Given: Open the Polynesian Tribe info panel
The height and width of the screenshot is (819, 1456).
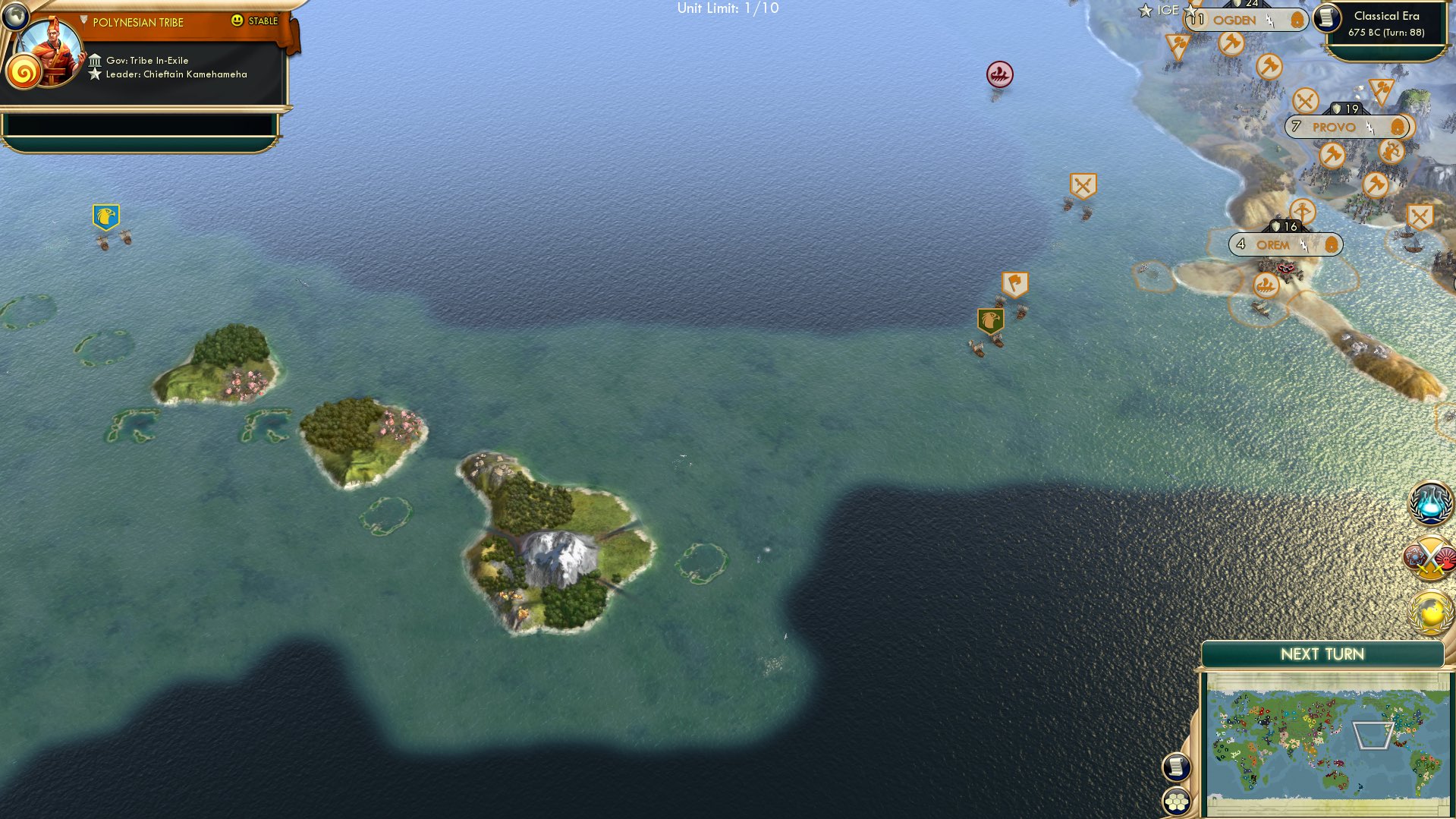Looking at the screenshot, I should [137, 22].
